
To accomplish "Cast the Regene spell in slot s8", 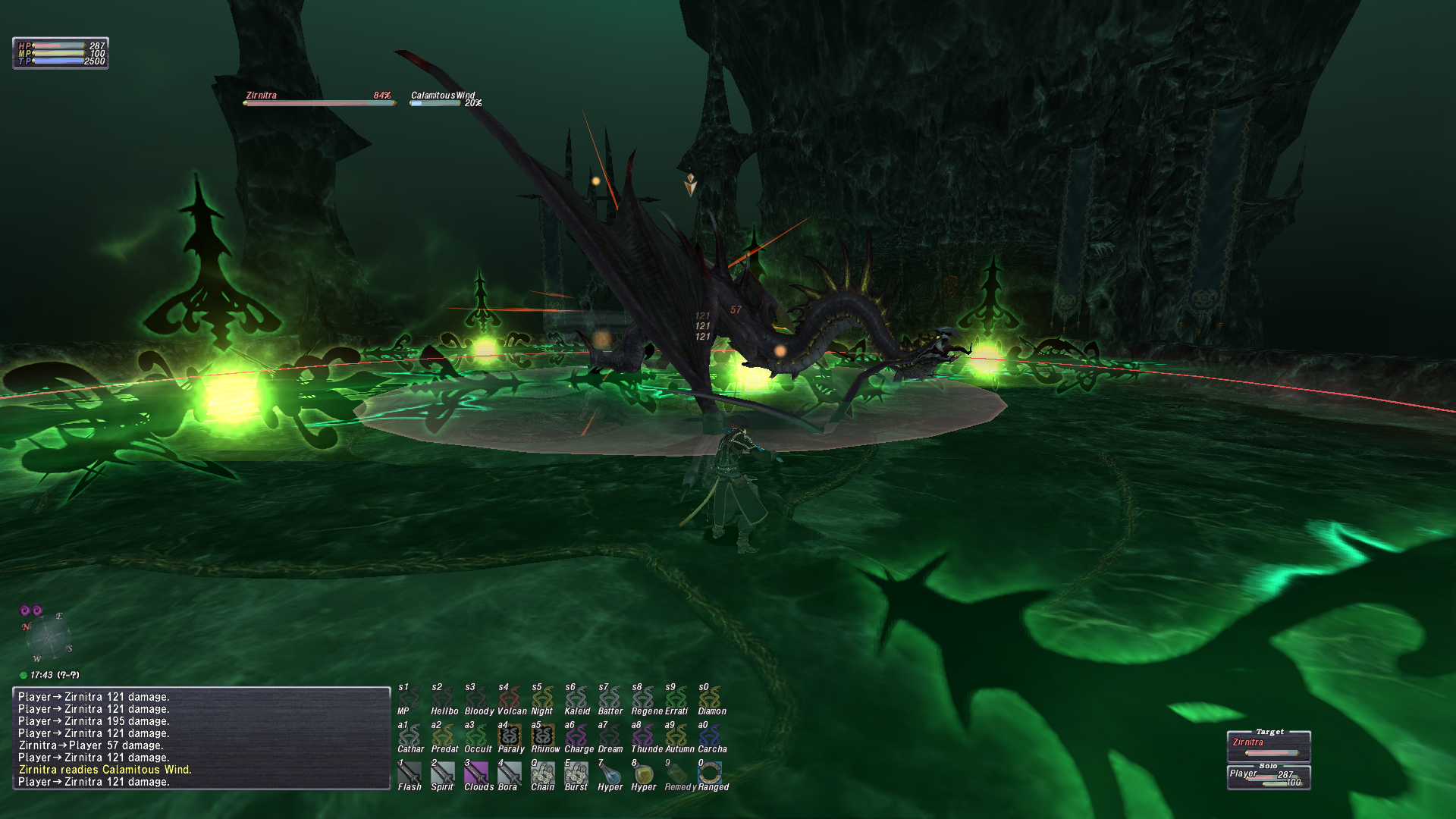I will pos(643,698).
